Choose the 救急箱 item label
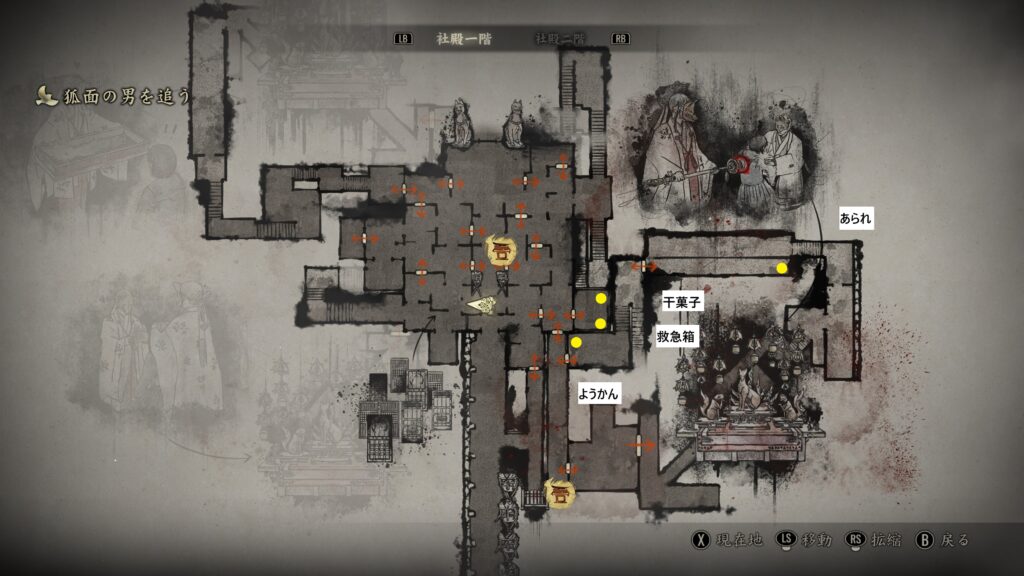Viewport: 1024px width, 576px height. pyautogui.click(x=676, y=337)
